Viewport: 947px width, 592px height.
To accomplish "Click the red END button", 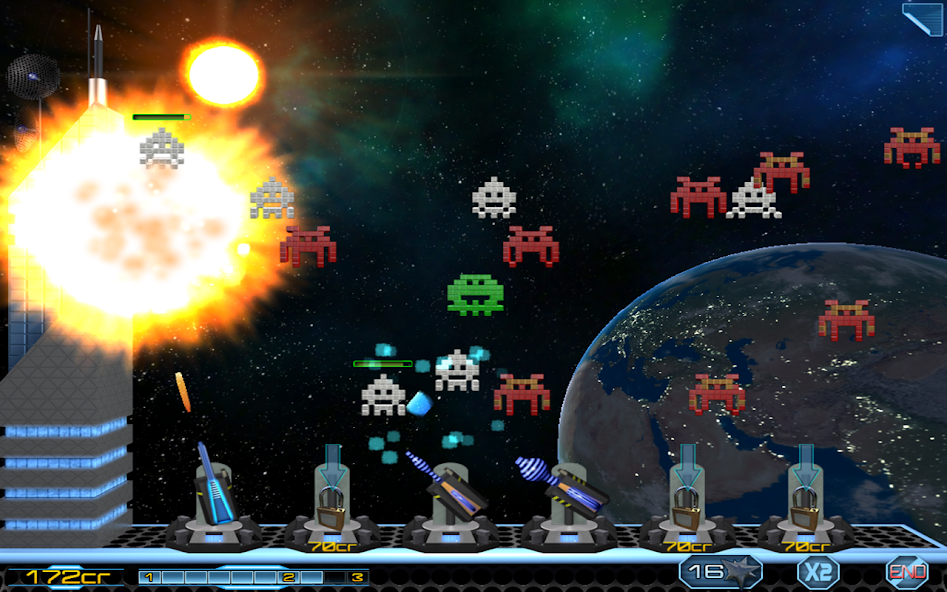I will click(907, 573).
